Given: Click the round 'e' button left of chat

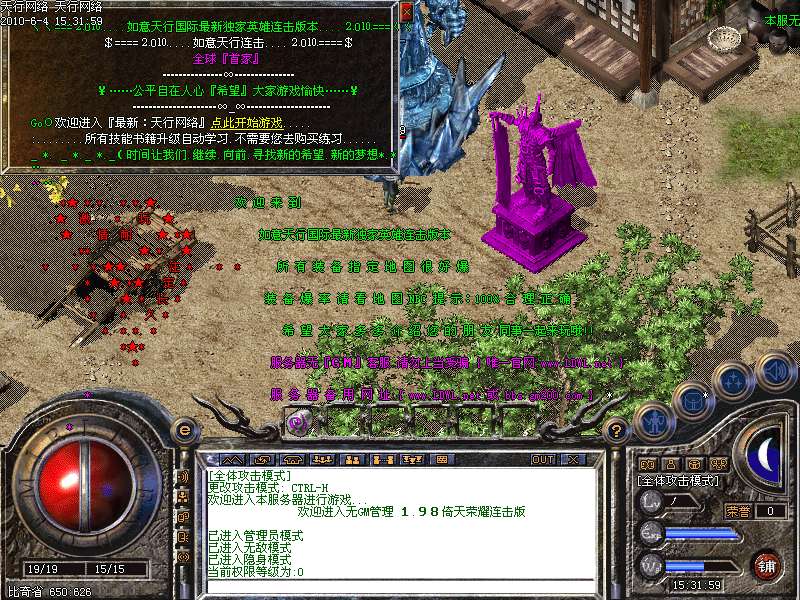Looking at the screenshot, I should pyautogui.click(x=184, y=431).
